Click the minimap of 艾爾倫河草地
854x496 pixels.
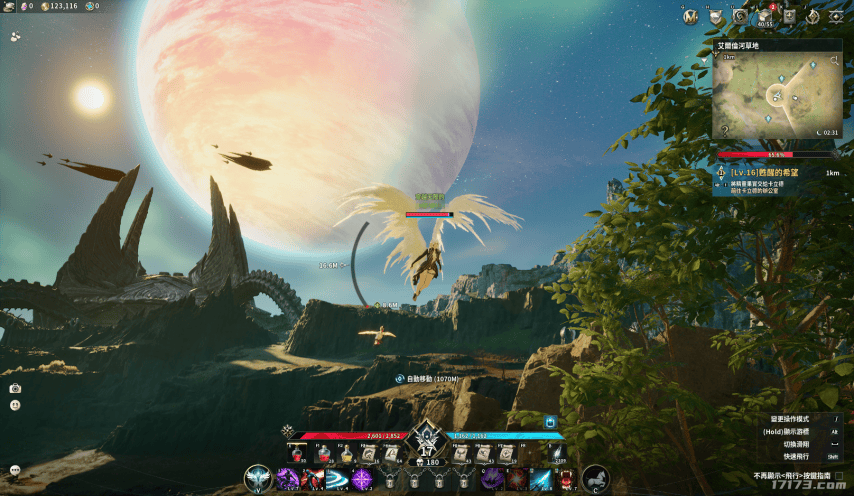(x=776, y=96)
